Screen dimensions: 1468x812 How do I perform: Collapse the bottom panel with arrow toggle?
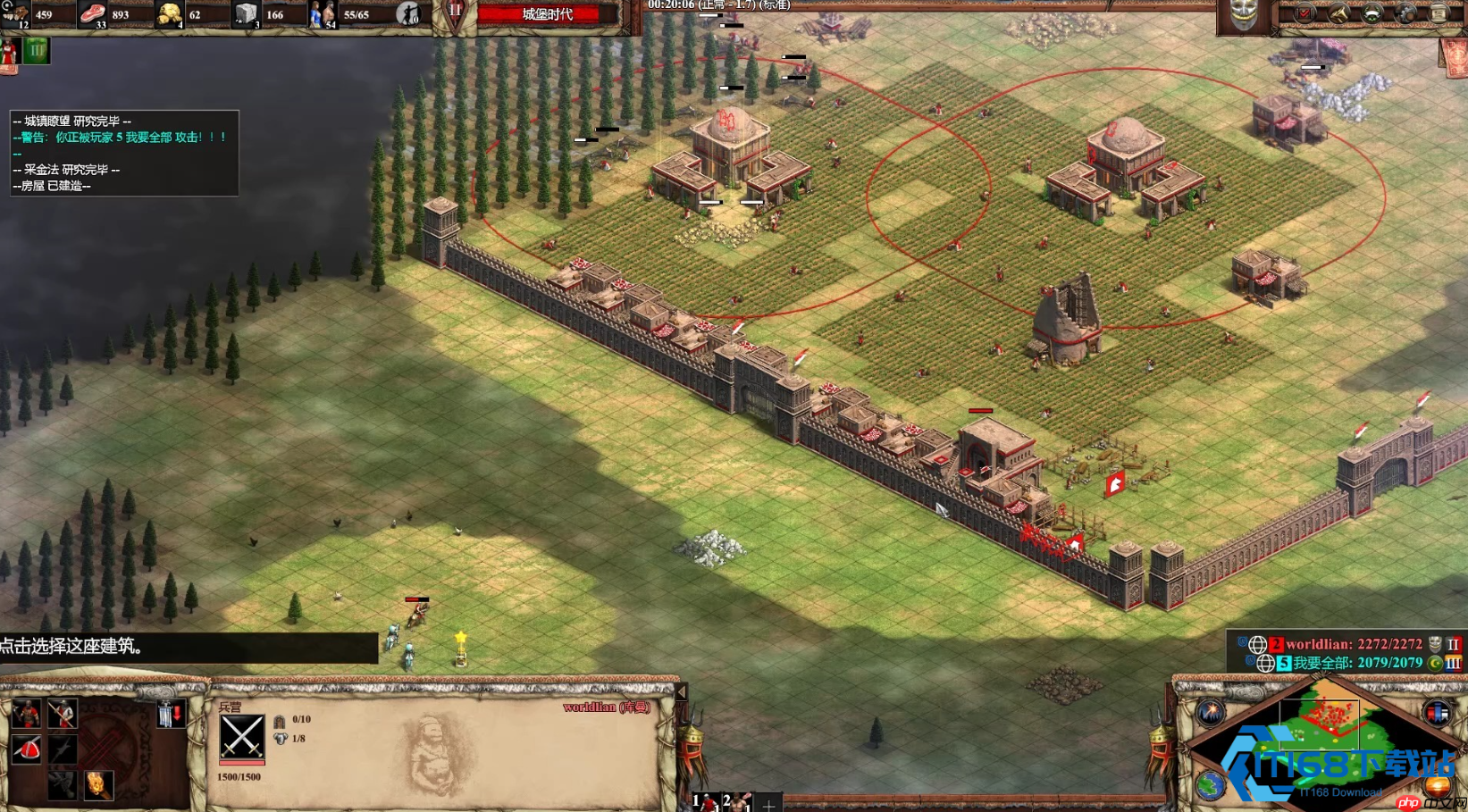point(682,692)
